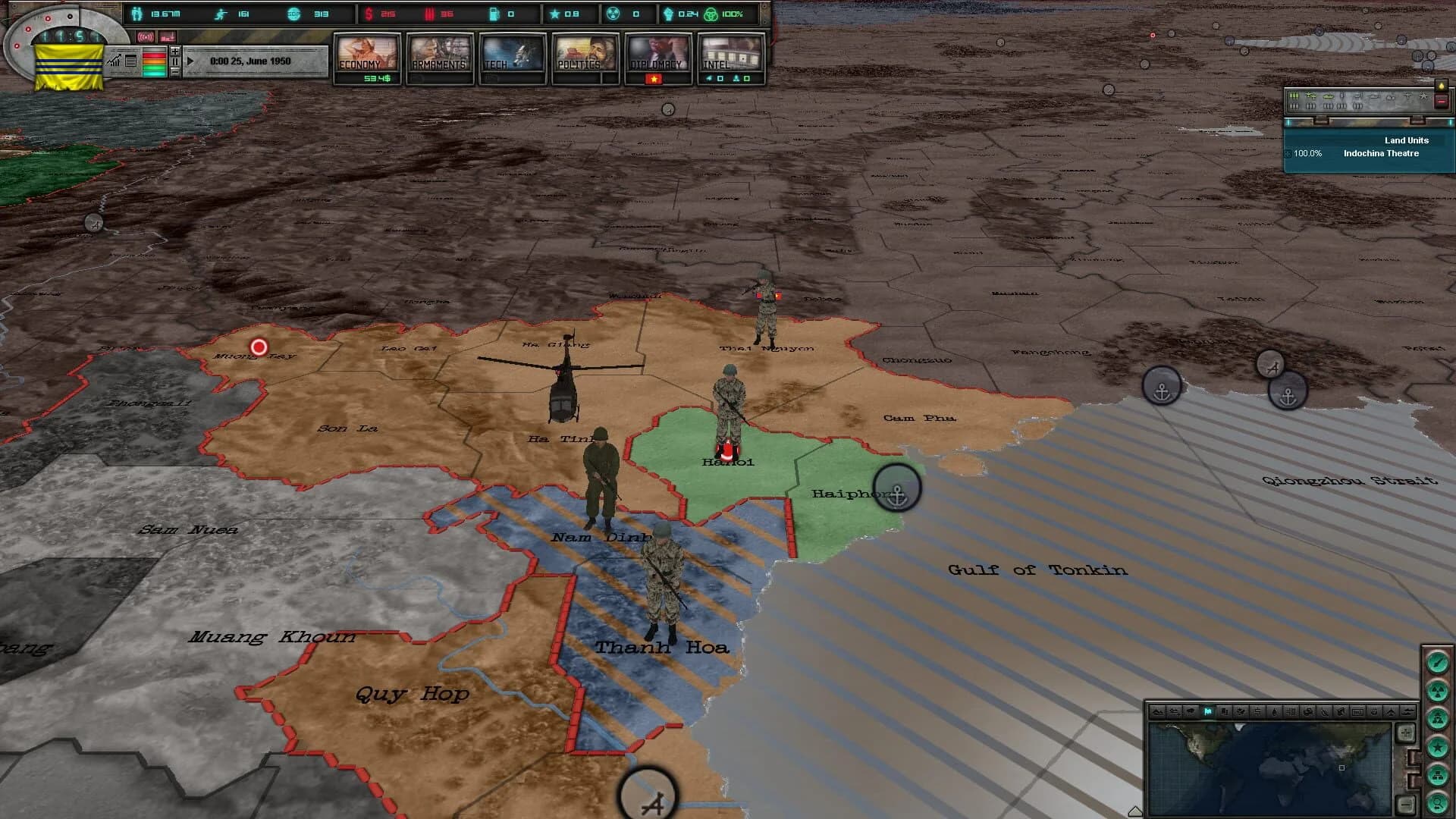Expand the Indochina Theatre land units entry
The width and height of the screenshot is (1456, 819).
click(1287, 155)
